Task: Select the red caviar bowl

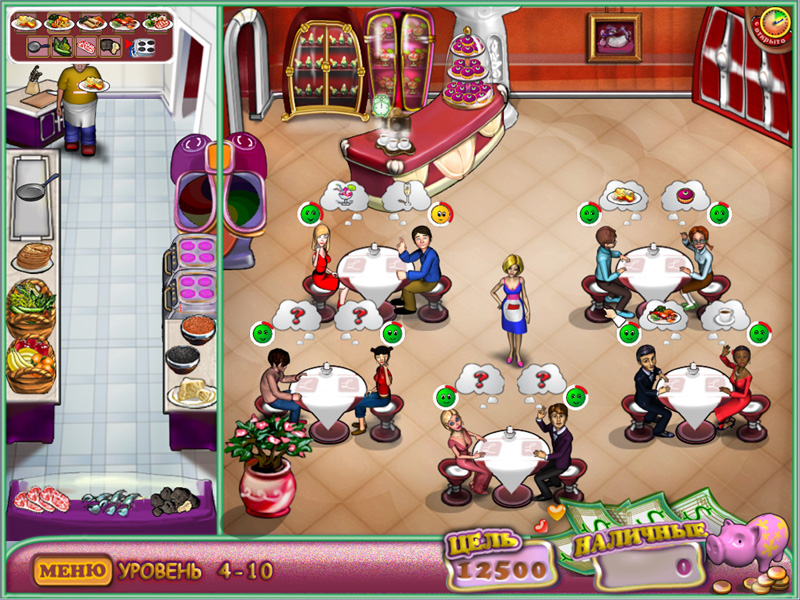Action: tap(196, 326)
